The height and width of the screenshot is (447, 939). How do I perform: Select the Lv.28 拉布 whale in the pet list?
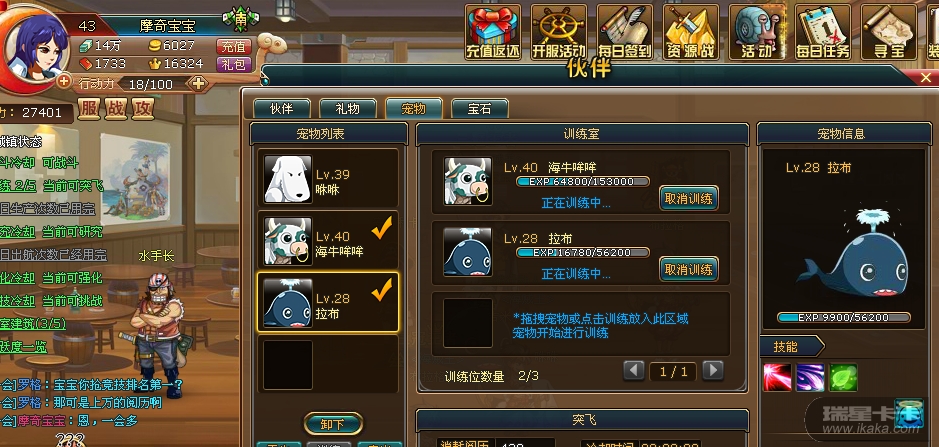329,301
